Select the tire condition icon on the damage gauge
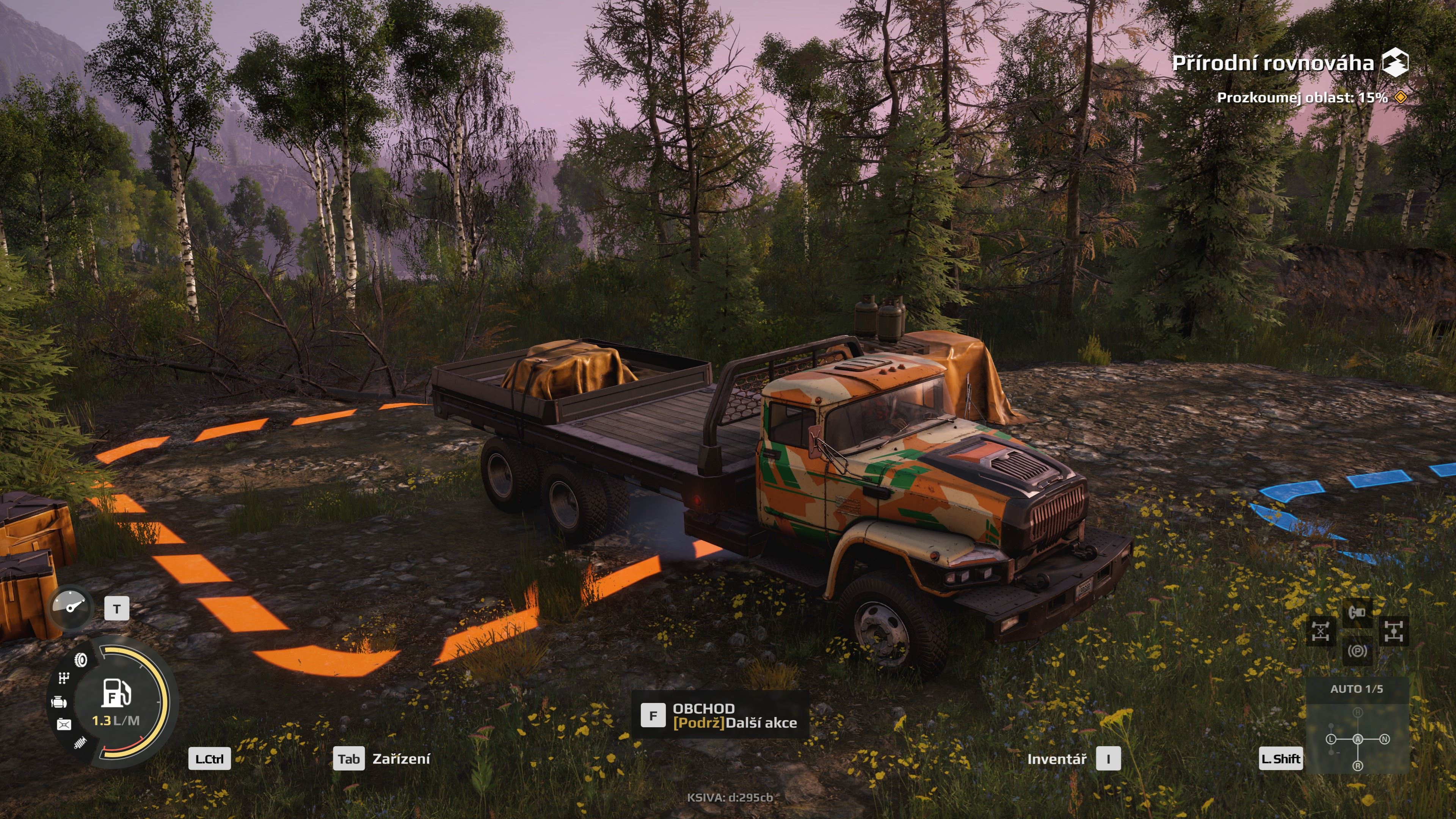Viewport: 1456px width, 819px height. click(x=80, y=660)
